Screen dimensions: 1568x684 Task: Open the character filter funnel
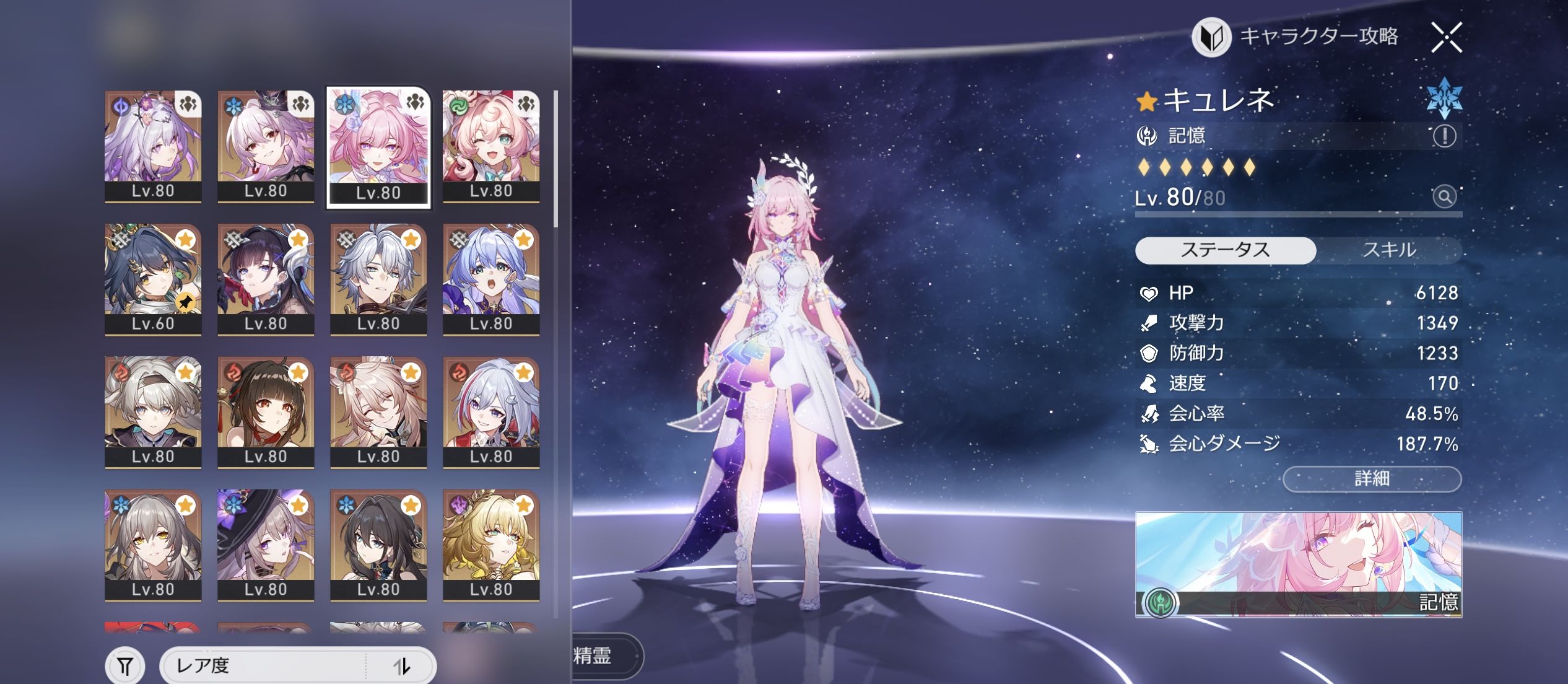point(125,666)
